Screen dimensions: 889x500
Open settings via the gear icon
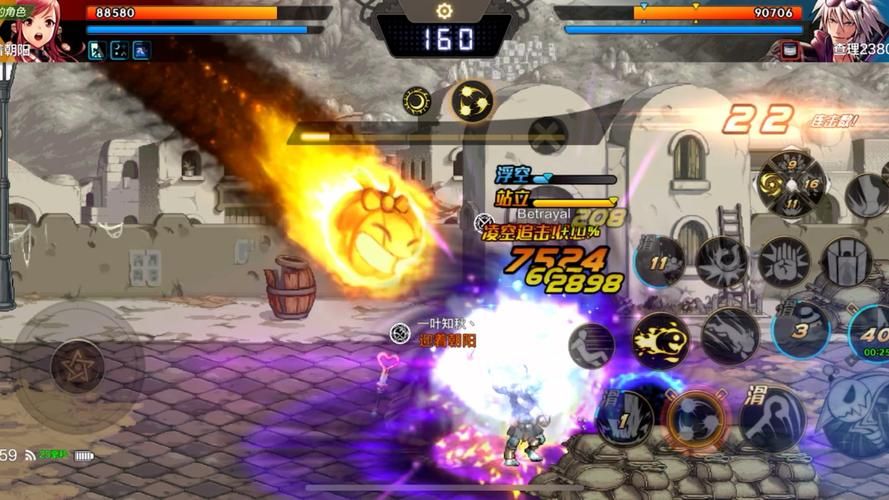tap(444, 10)
